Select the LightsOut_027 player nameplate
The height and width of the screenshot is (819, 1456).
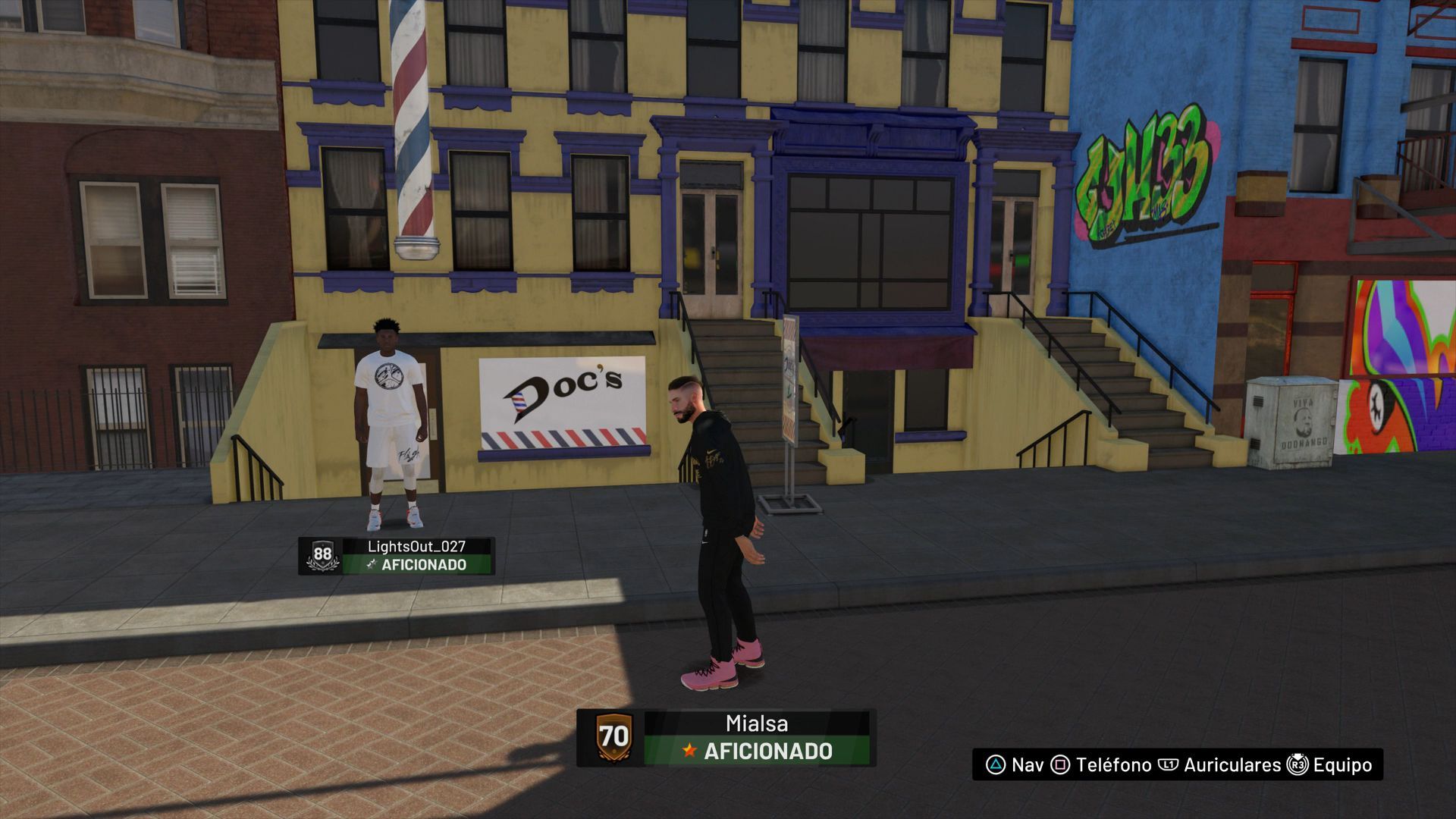click(397, 556)
